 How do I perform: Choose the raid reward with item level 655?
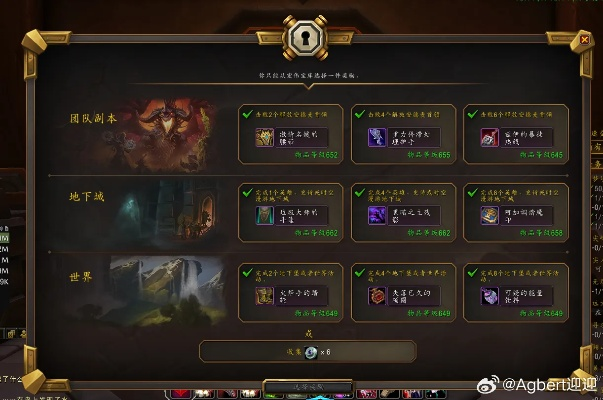[x=400, y=134]
